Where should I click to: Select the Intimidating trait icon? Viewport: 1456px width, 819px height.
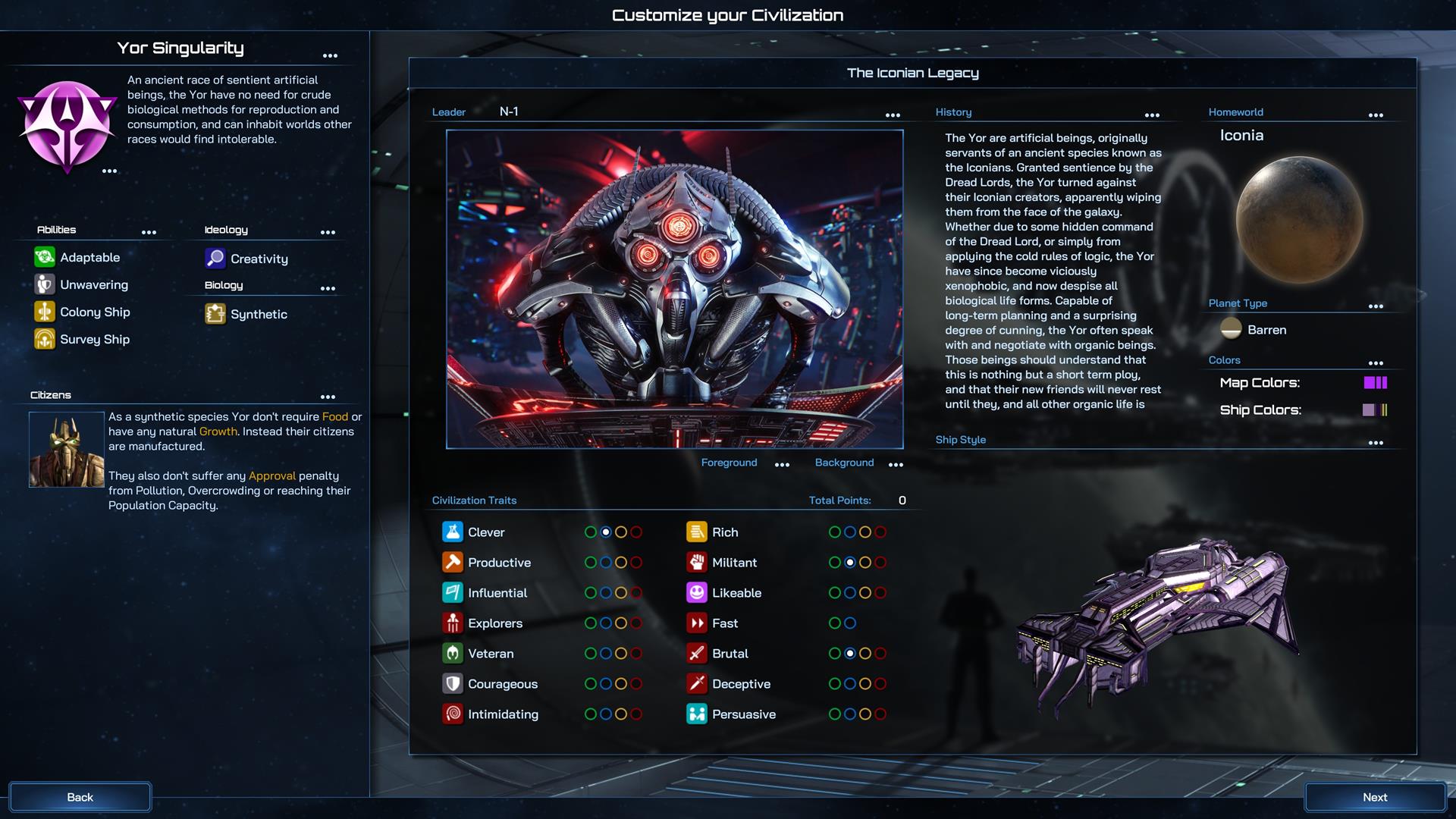pos(453,714)
